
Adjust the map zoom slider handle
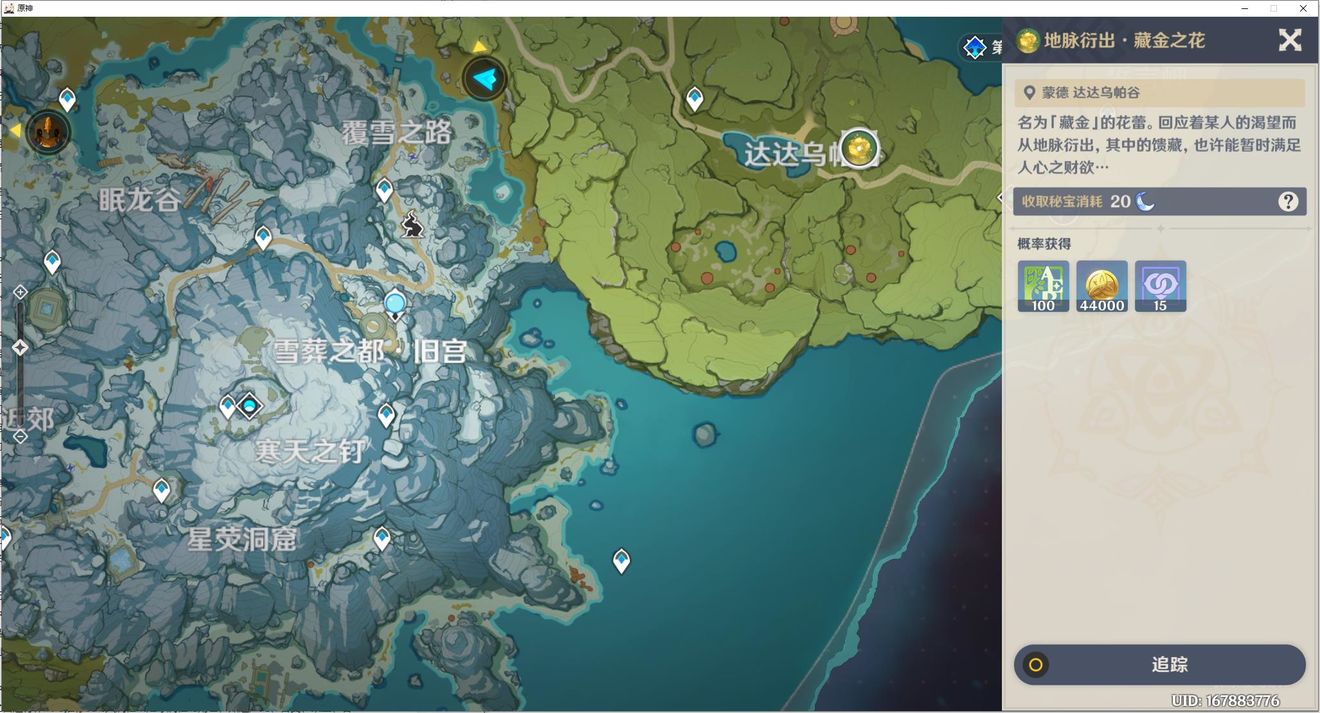point(19,348)
